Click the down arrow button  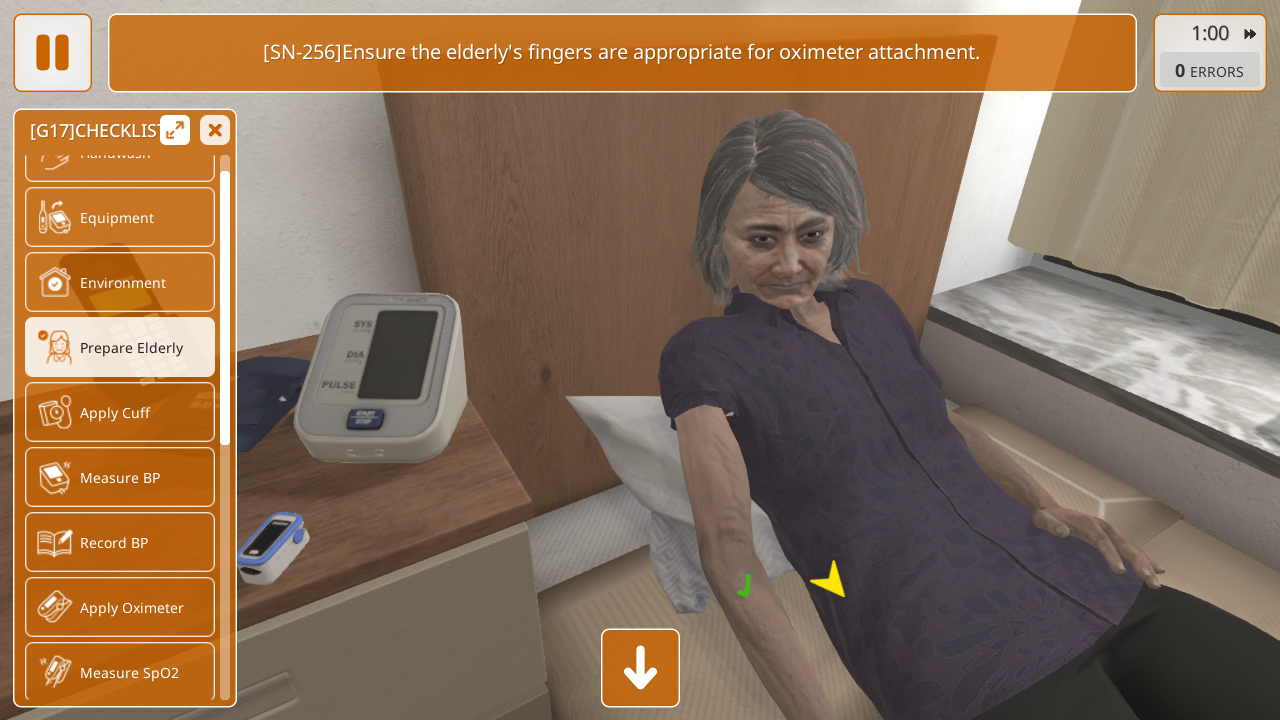[x=640, y=668]
